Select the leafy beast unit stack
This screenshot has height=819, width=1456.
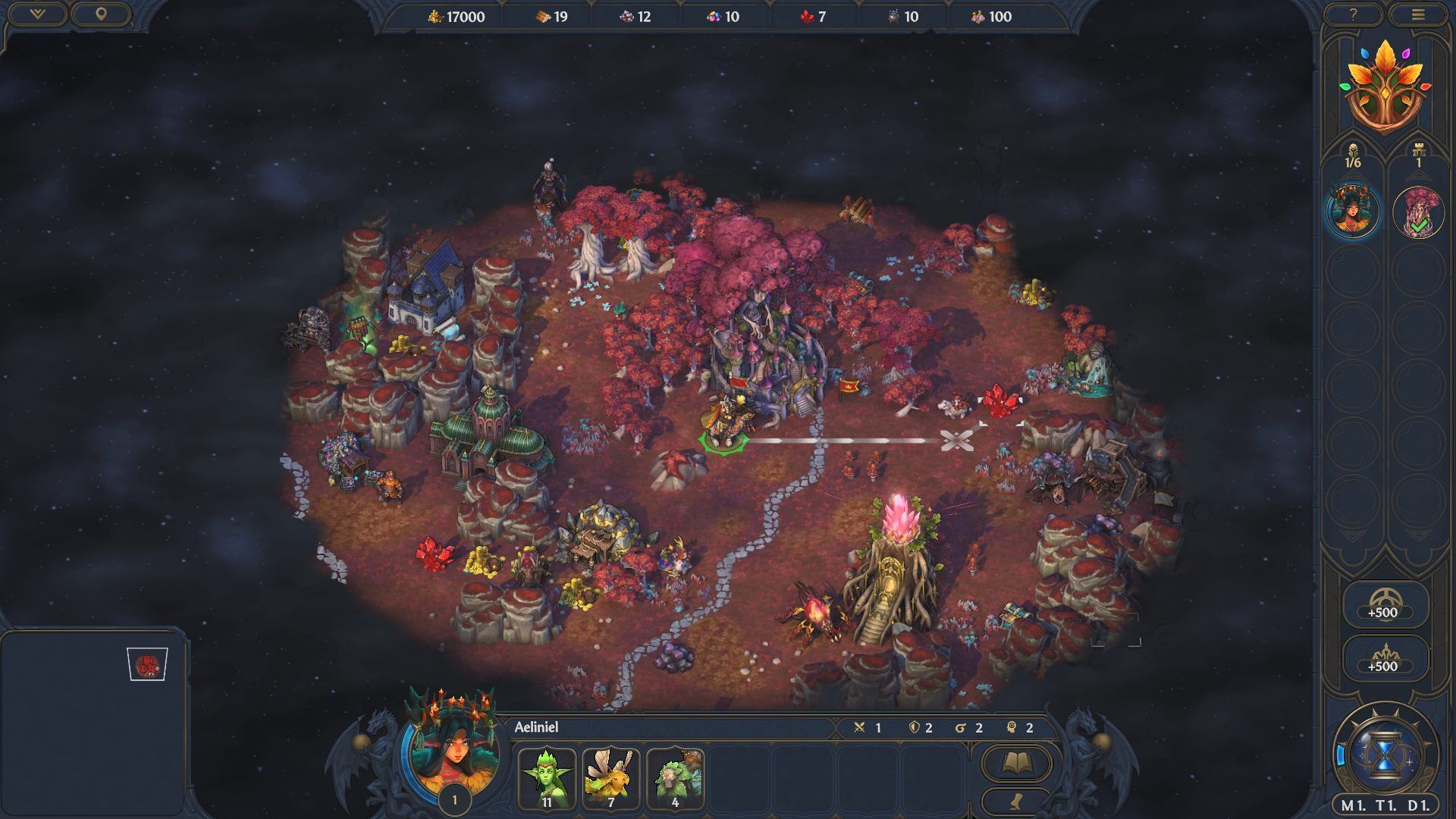(675, 778)
